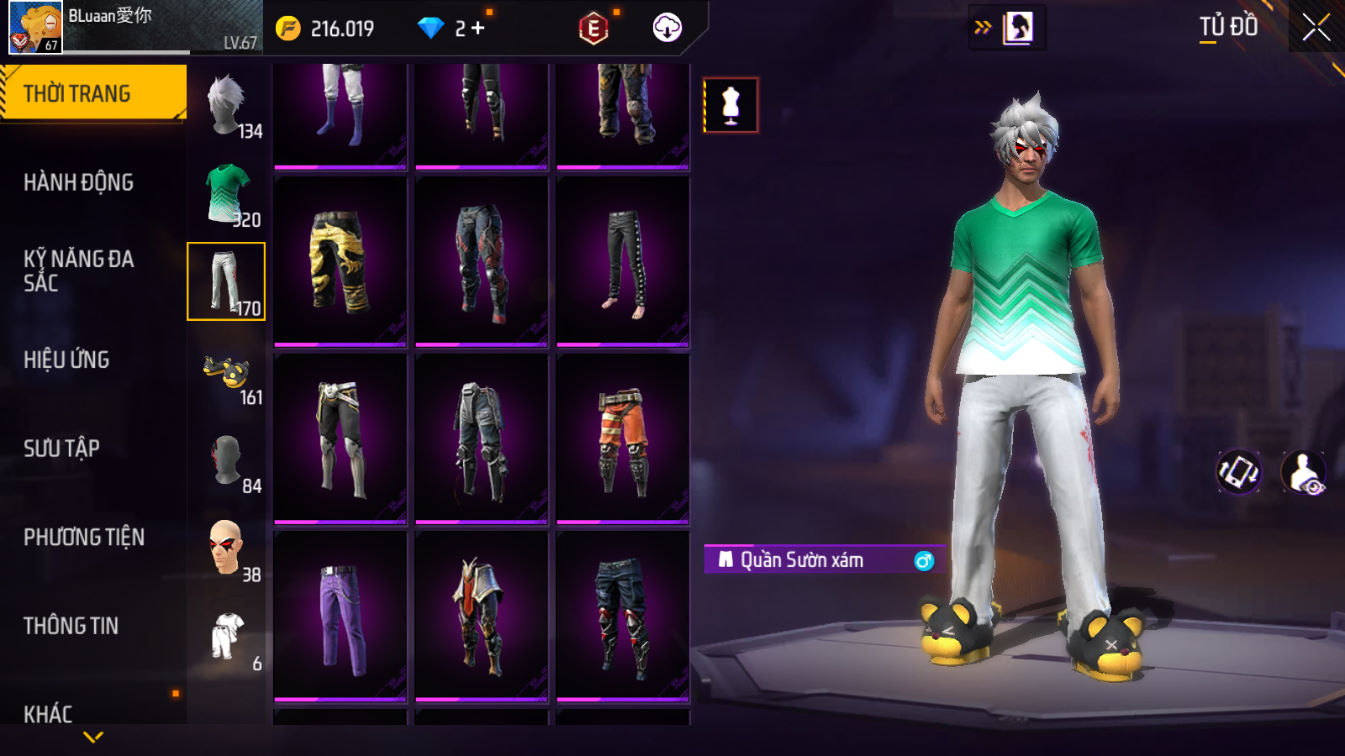
Task: Add diamonds with the plus button
Action: [x=477, y=29]
